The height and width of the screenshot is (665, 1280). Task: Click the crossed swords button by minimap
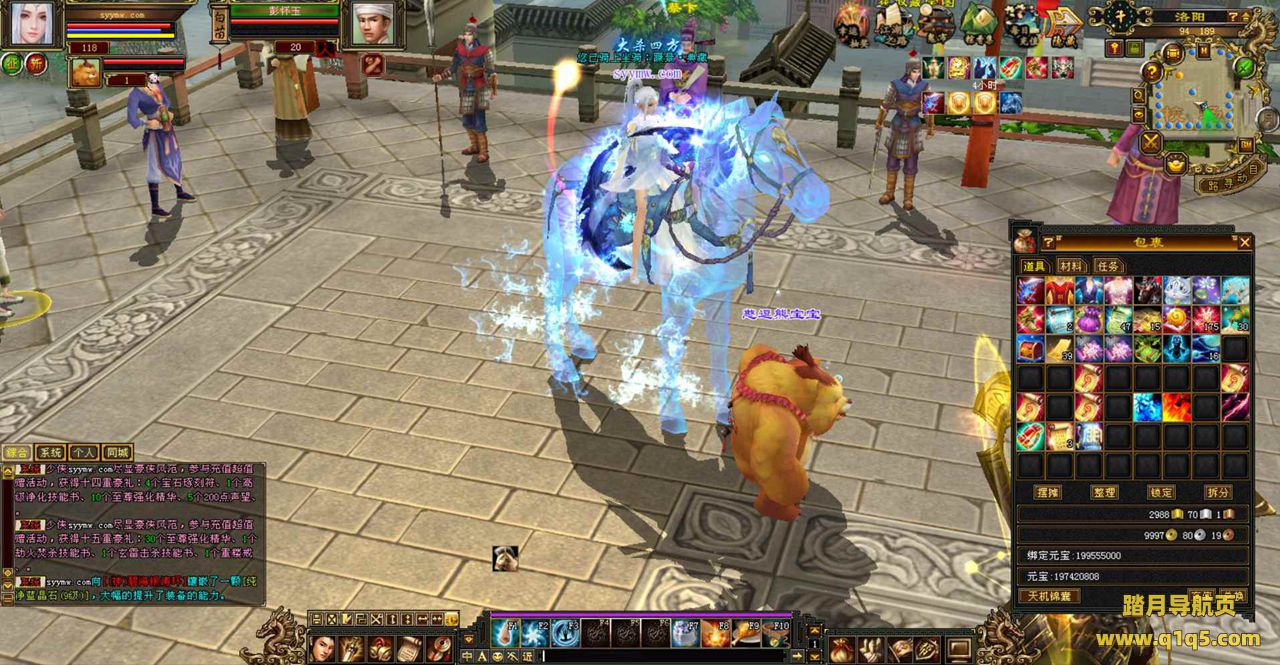pyautogui.click(x=1151, y=142)
